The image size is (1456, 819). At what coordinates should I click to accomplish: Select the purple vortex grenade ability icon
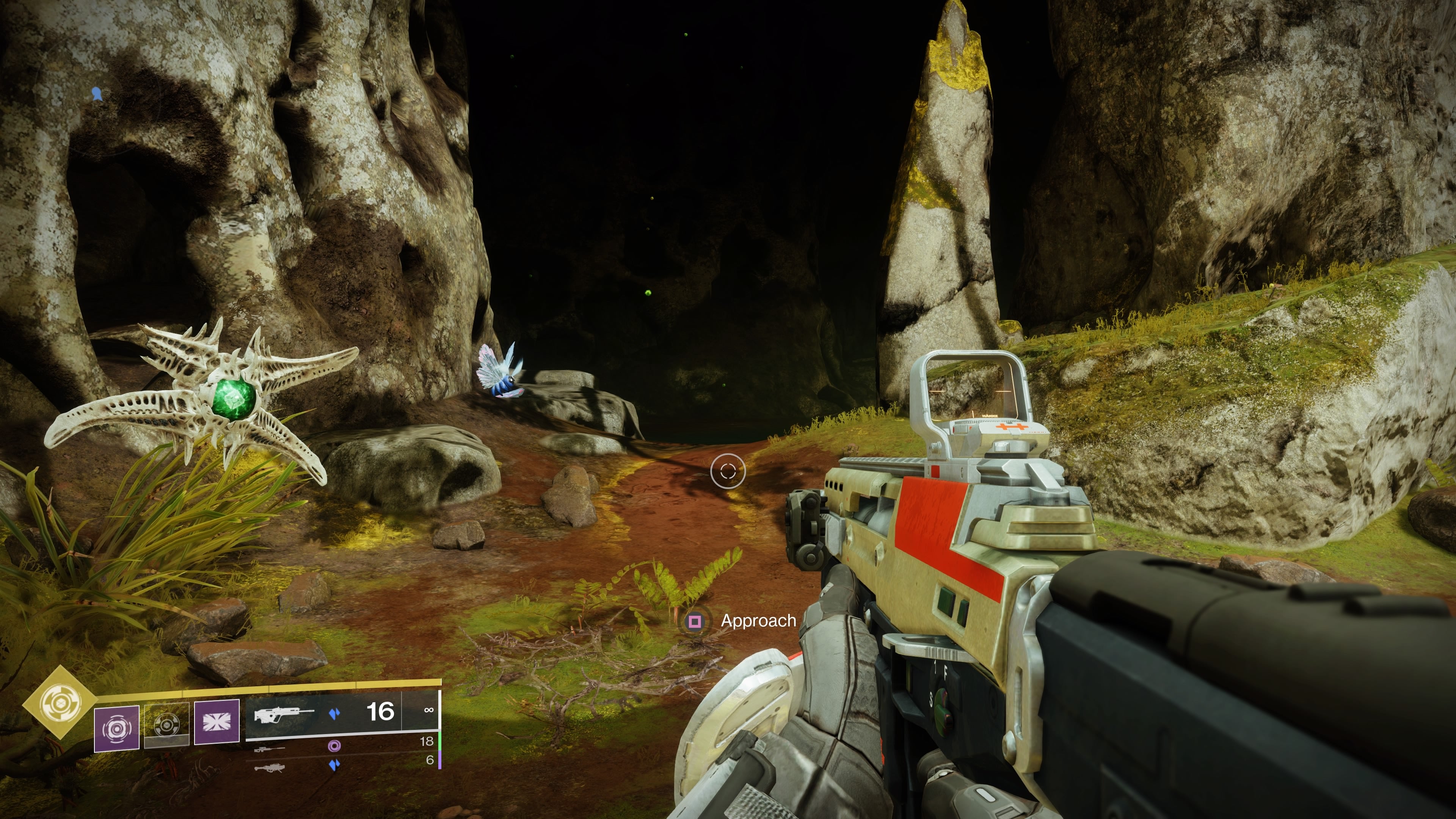[x=116, y=728]
